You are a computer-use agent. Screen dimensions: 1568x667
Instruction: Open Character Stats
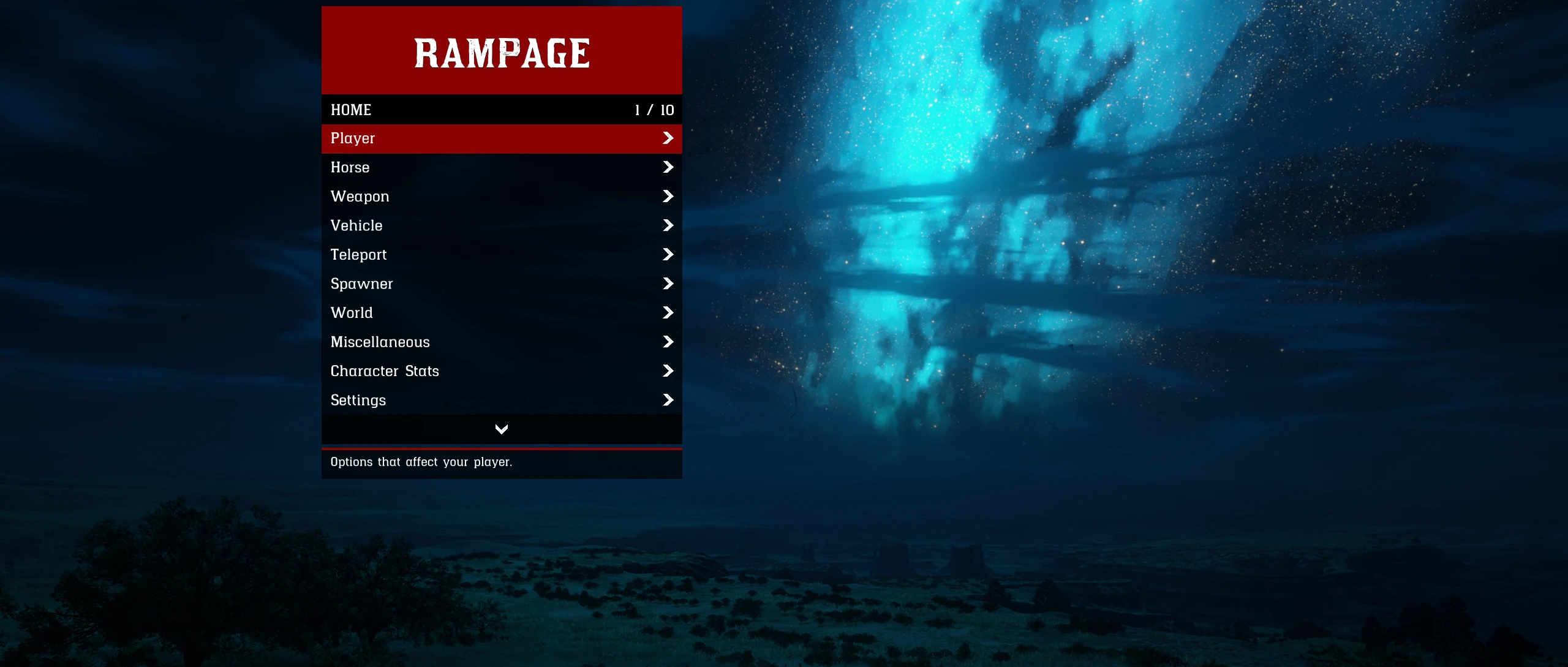(x=501, y=371)
